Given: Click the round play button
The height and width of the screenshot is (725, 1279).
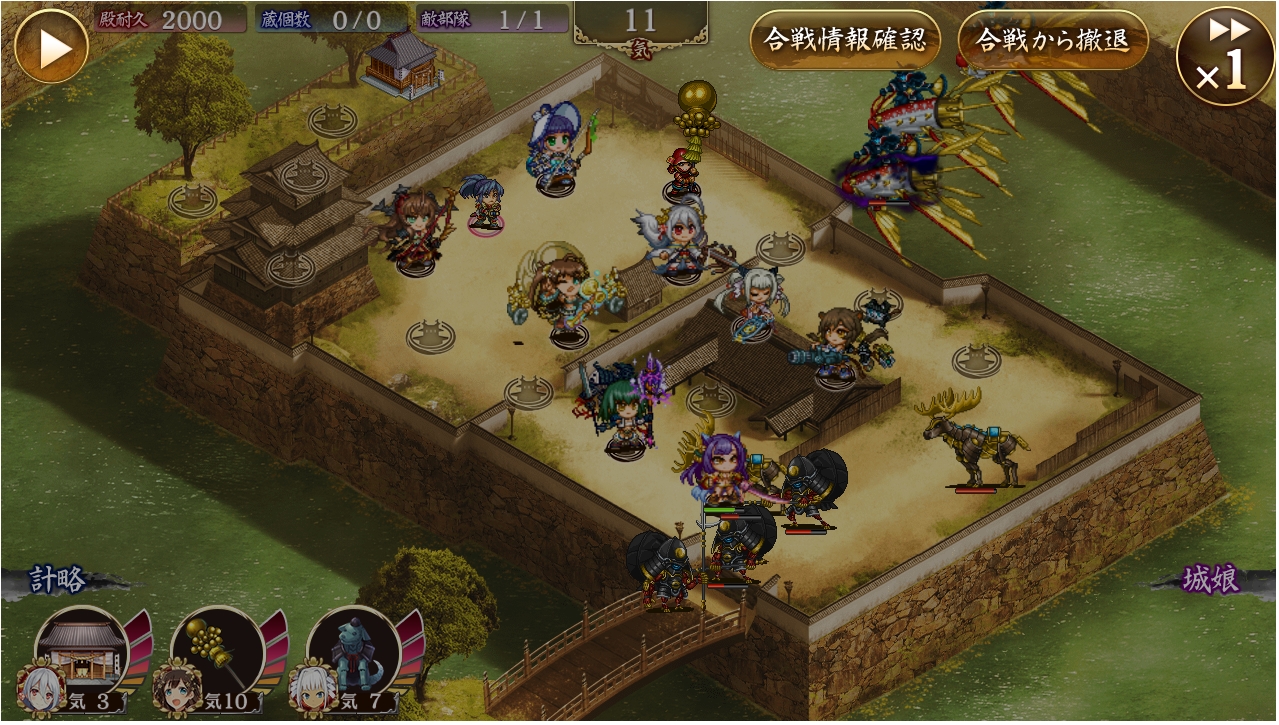Looking at the screenshot, I should point(51,46).
